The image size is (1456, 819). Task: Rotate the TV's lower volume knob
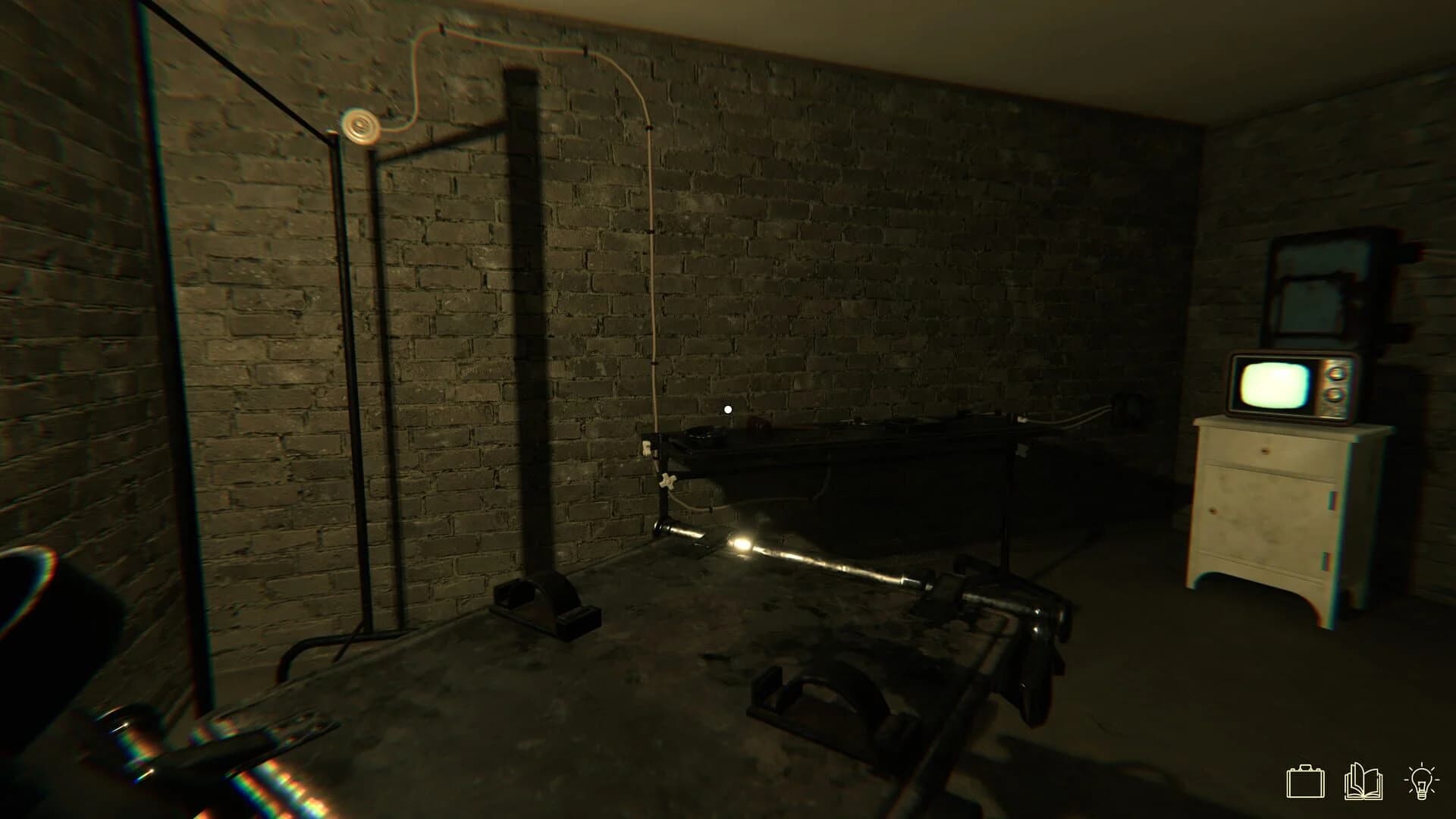point(1334,396)
